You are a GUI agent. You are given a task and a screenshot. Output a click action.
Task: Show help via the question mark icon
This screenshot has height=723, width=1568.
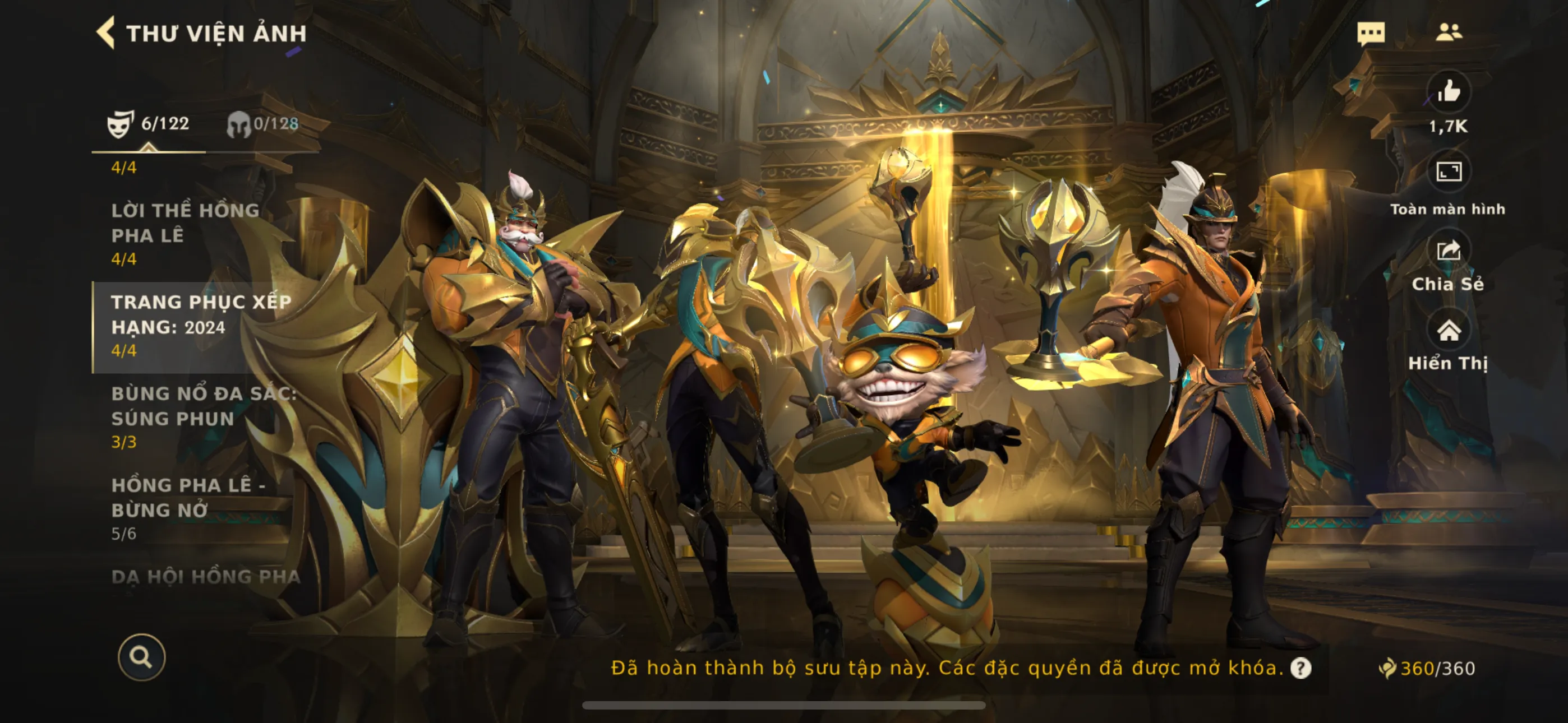coord(1301,668)
